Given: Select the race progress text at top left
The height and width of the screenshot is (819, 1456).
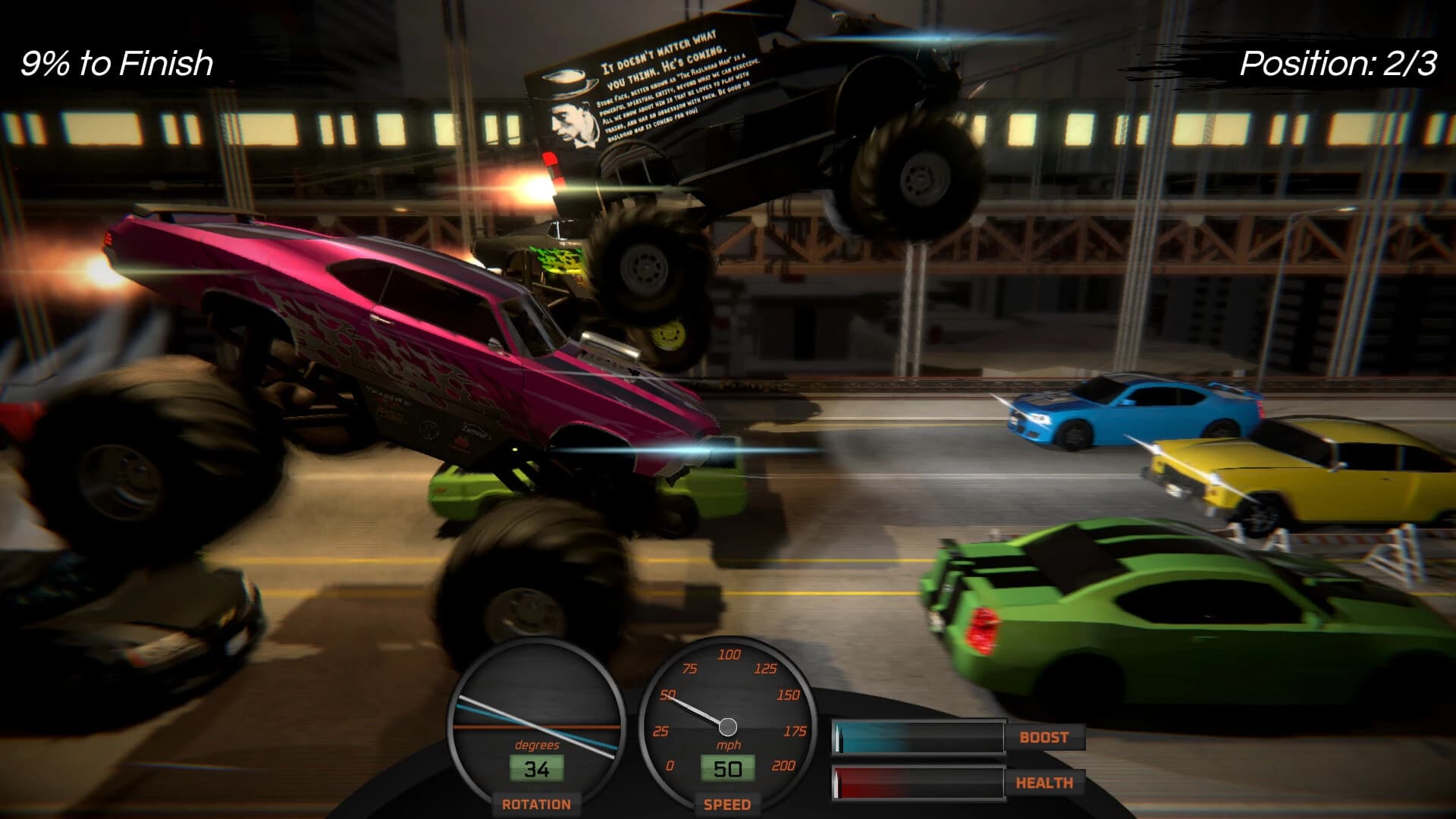Looking at the screenshot, I should (x=115, y=64).
